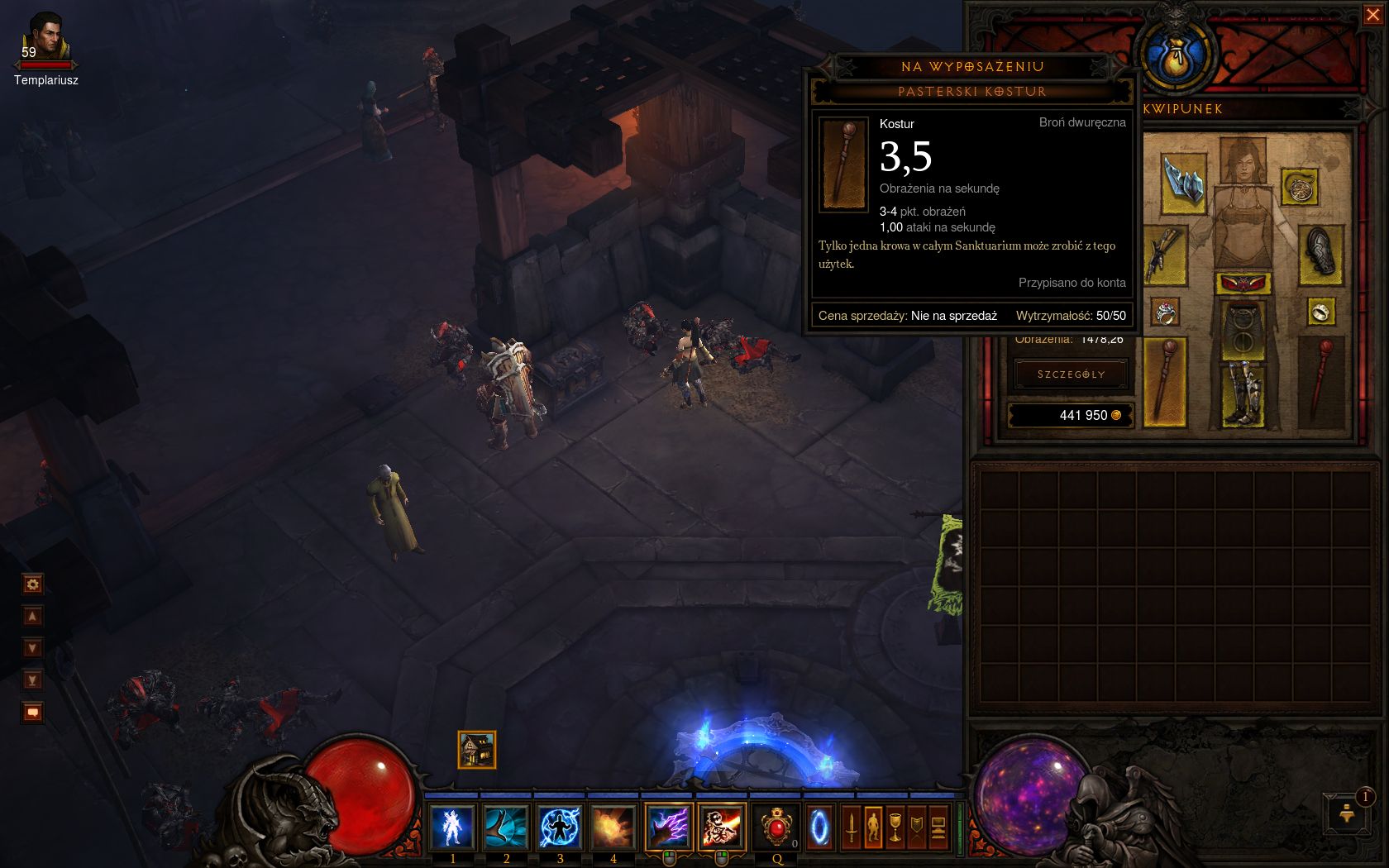The image size is (1389, 868).
Task: Select the equipped amulet slot
Action: coord(1300,188)
